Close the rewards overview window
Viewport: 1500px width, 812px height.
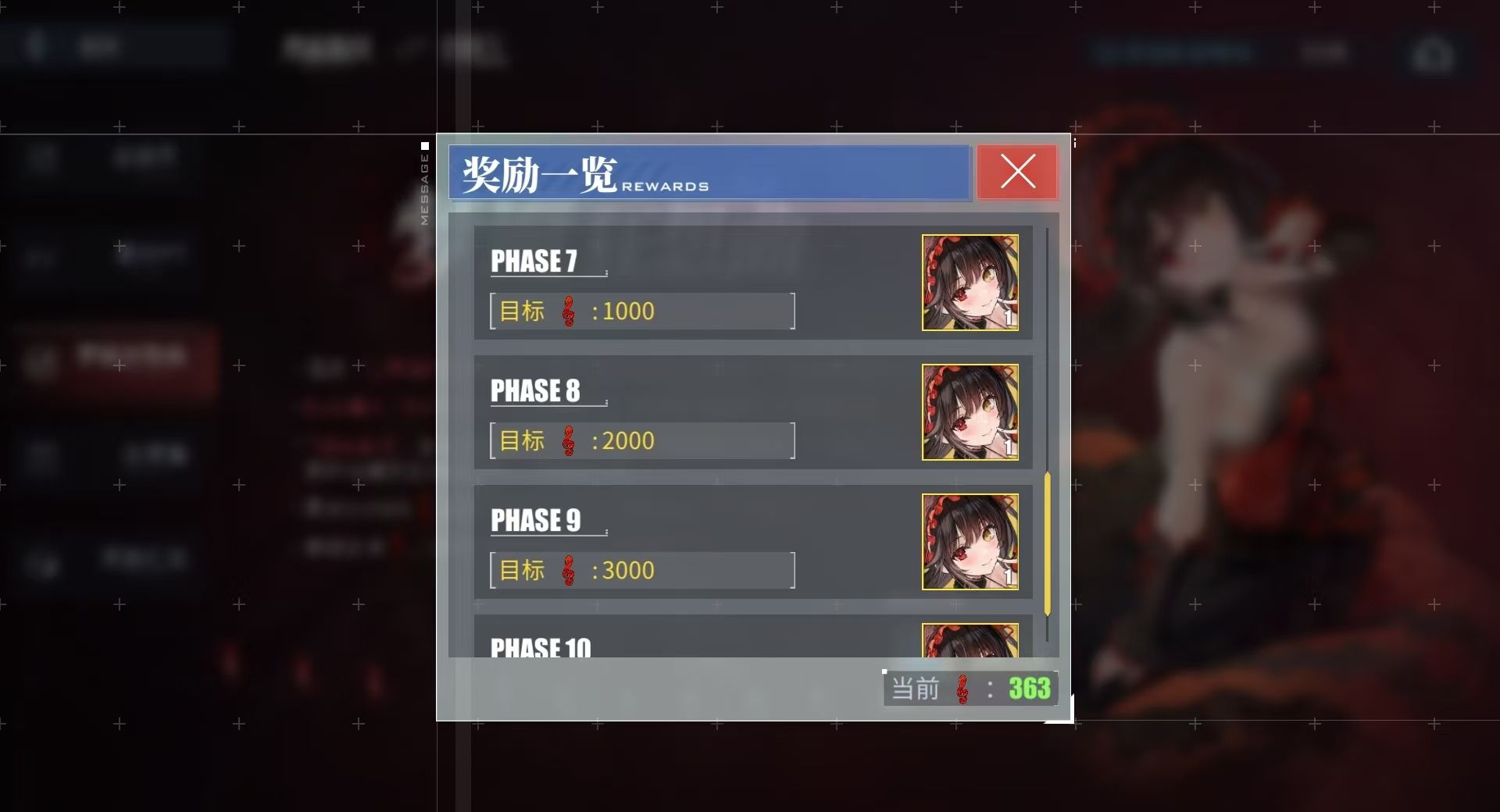[1017, 172]
